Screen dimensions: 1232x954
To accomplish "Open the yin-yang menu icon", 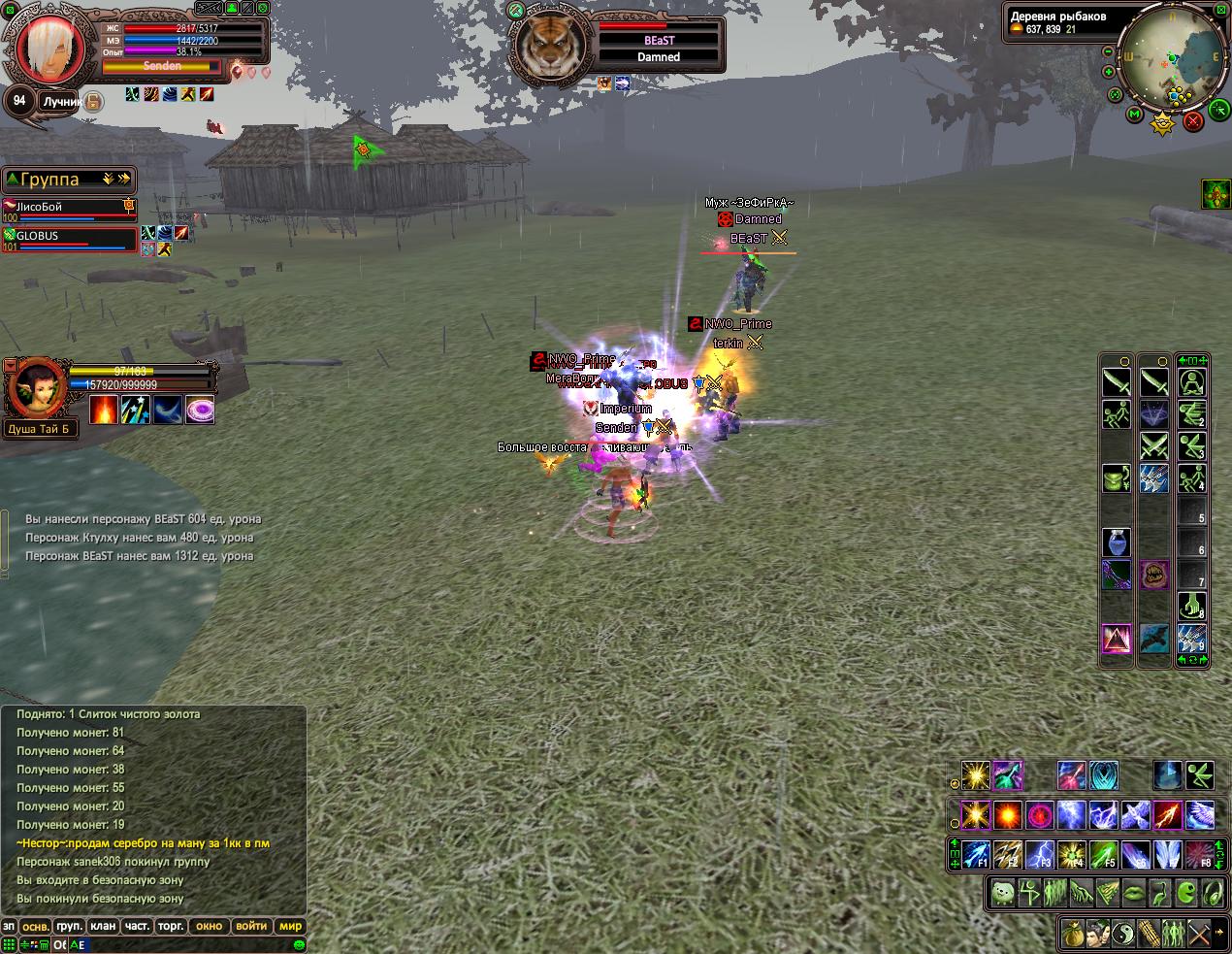I will [x=1123, y=933].
